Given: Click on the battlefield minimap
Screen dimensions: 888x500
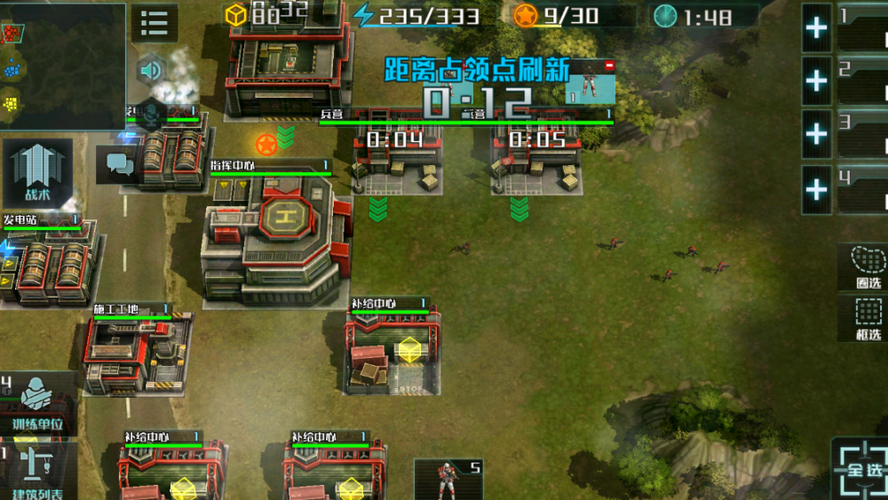Looking at the screenshot, I should coord(62,66).
